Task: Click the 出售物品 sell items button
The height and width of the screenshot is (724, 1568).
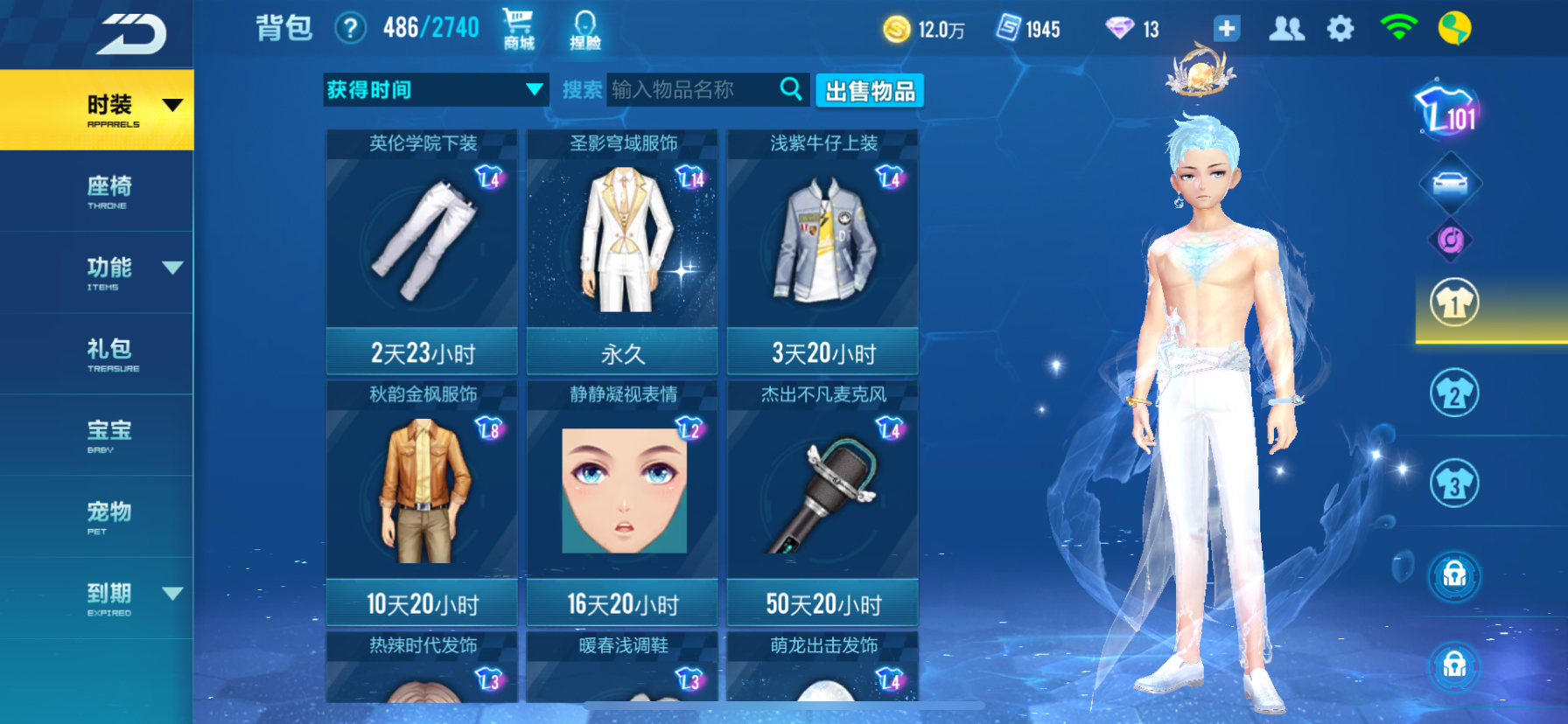Action: (870, 91)
